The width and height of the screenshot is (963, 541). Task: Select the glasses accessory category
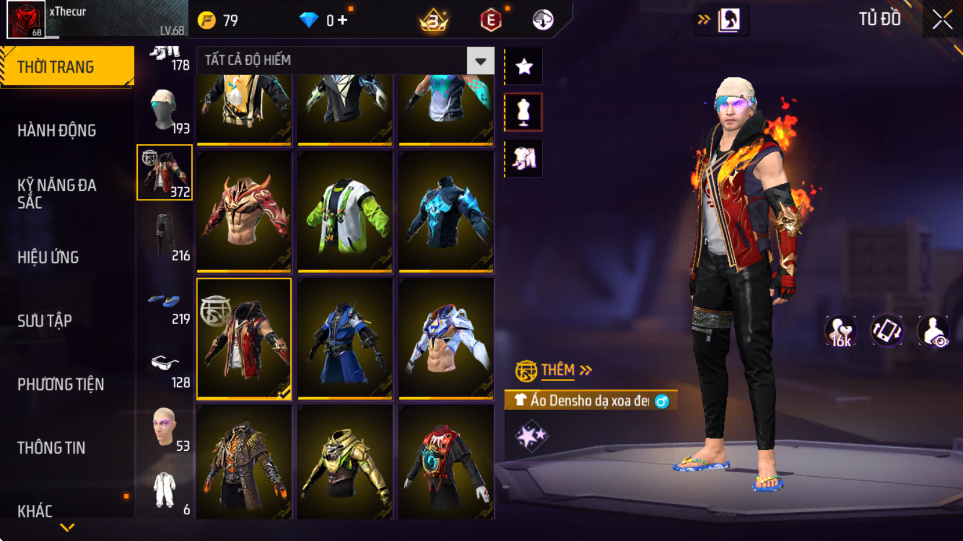pos(165,365)
